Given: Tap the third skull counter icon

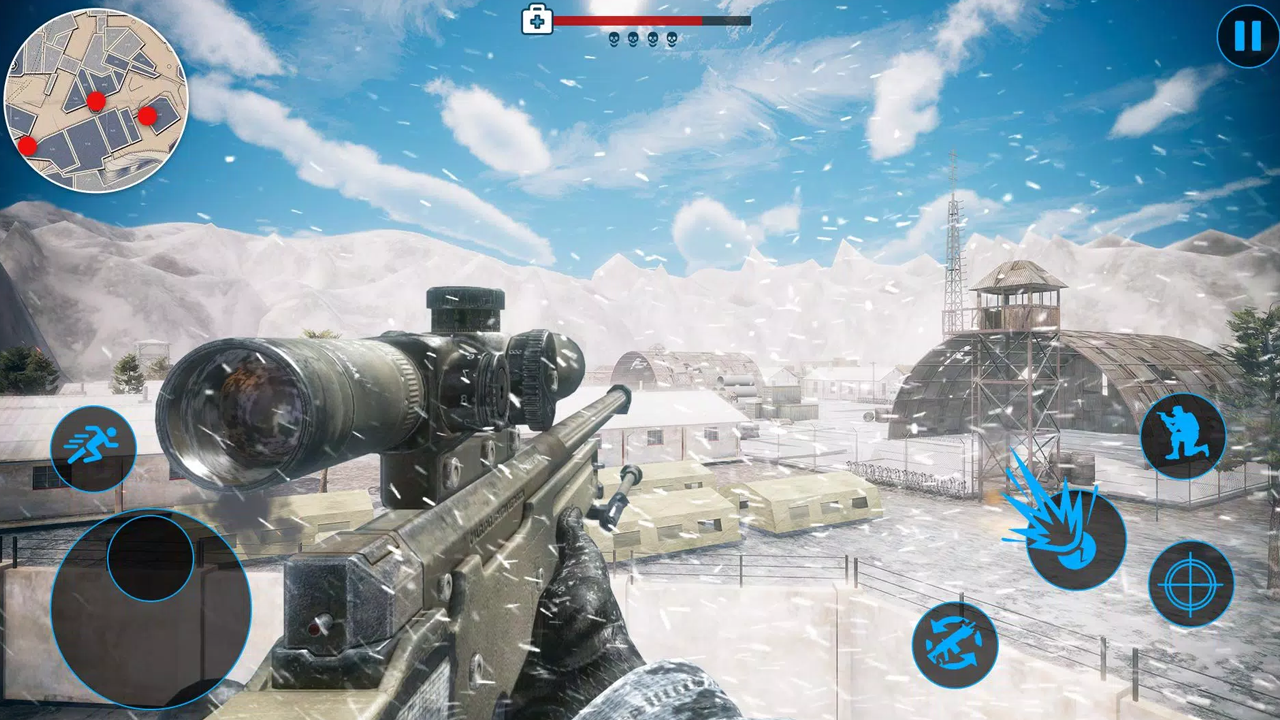Looking at the screenshot, I should [653, 38].
